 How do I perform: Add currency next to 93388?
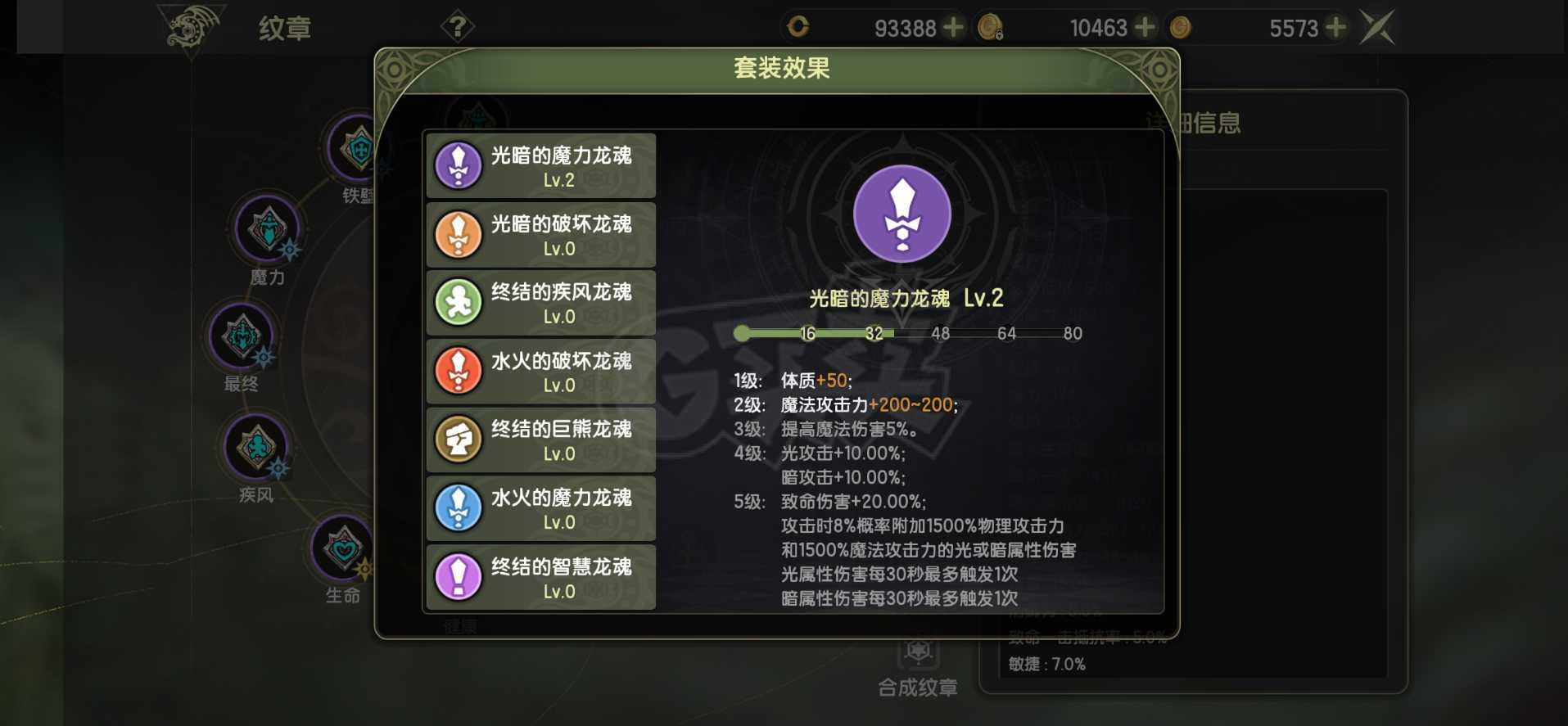point(951,27)
